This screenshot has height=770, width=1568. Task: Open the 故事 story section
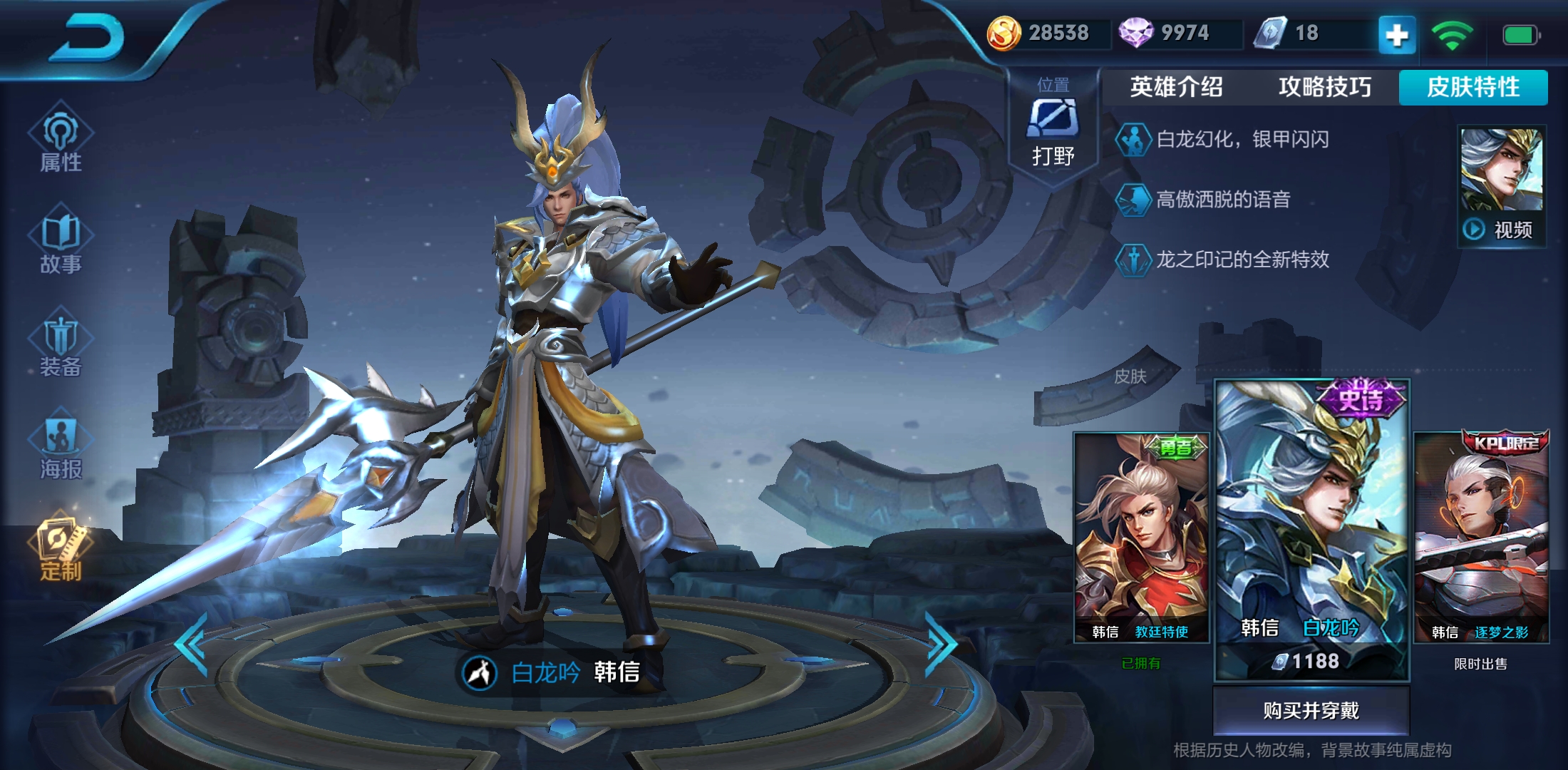coord(61,242)
